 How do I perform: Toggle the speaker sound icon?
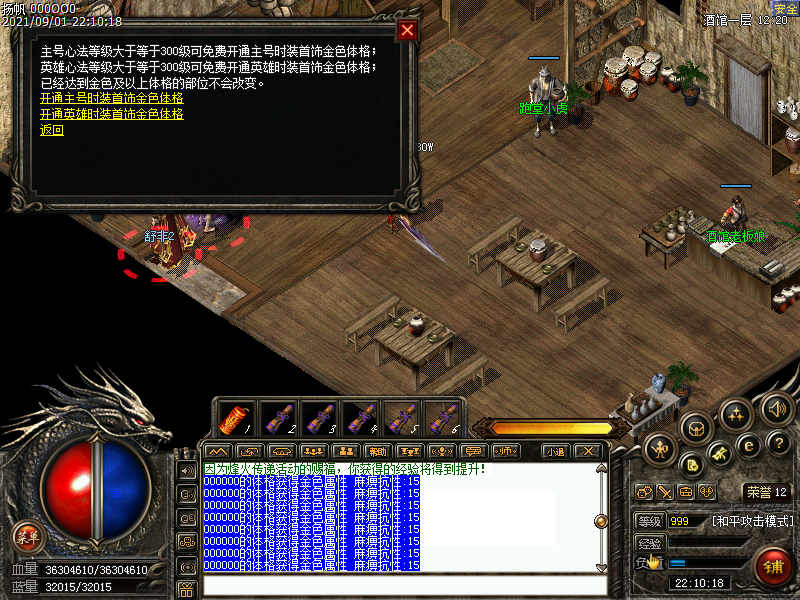click(777, 408)
